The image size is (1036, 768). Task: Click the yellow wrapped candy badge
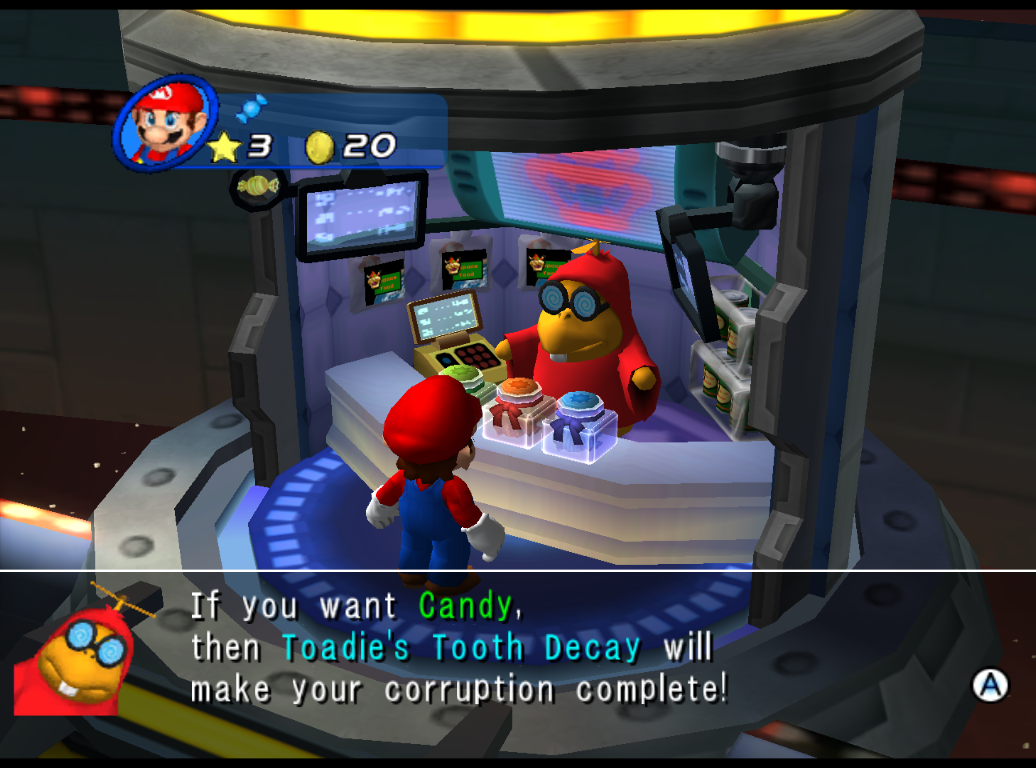pos(258,186)
